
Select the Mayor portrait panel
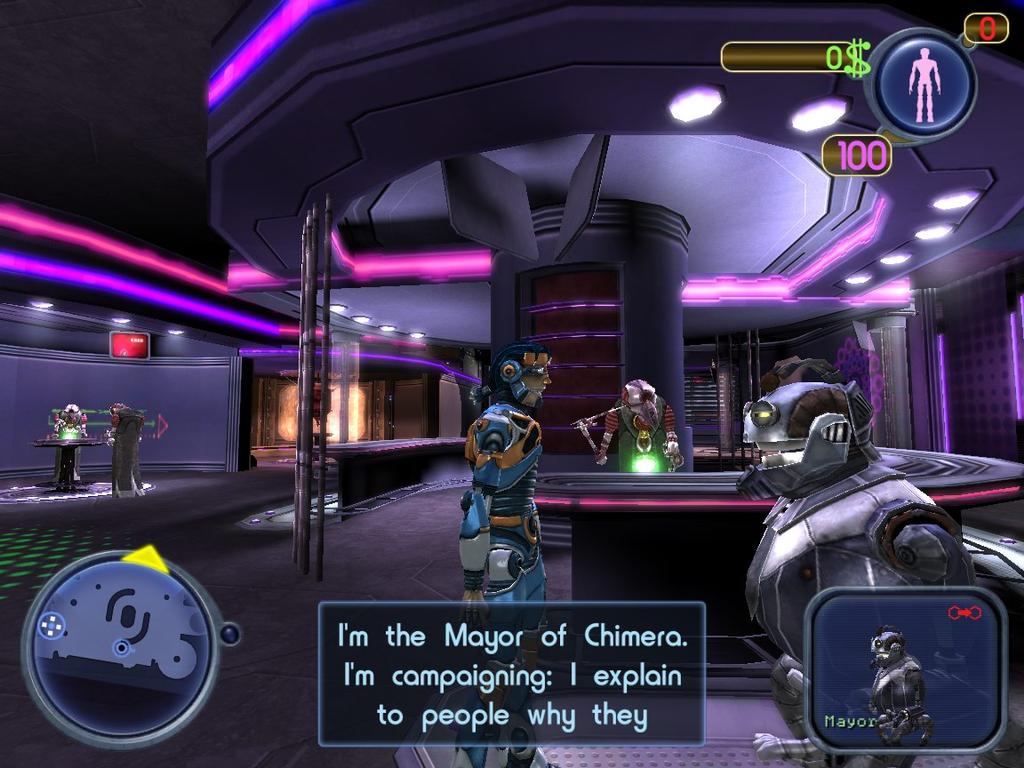(x=905, y=669)
